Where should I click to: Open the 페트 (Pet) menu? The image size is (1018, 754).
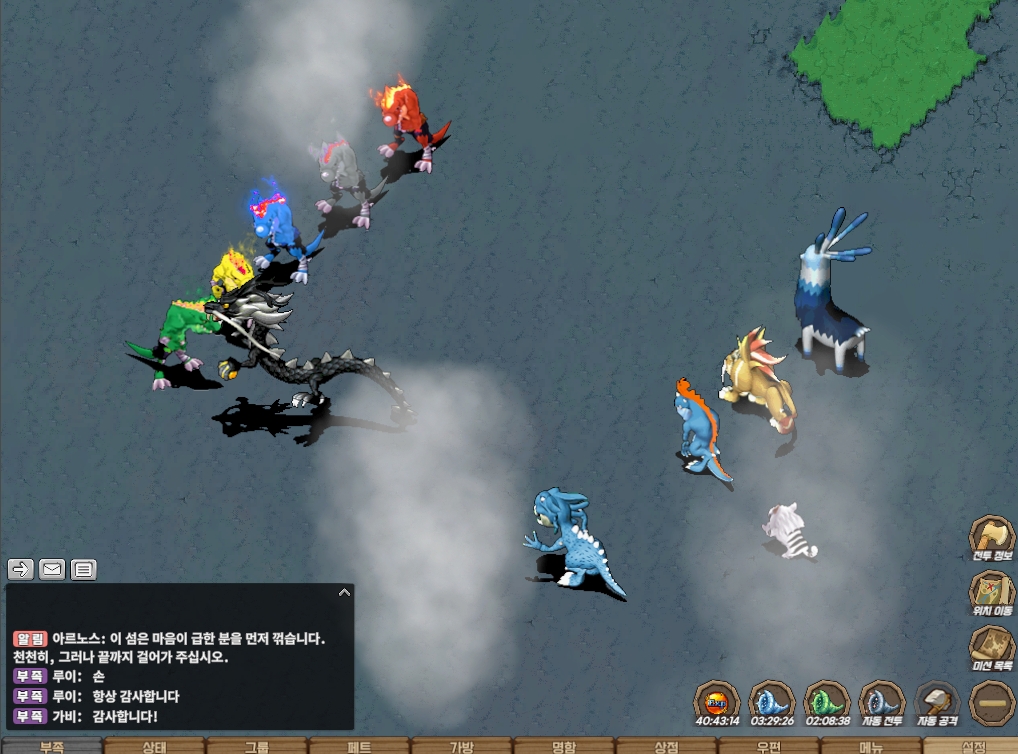point(359,746)
